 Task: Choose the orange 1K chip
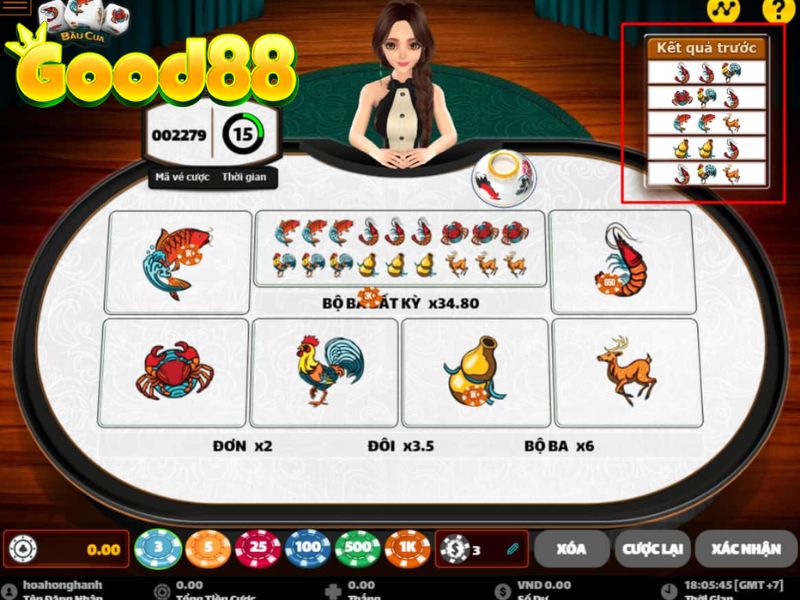tap(408, 549)
